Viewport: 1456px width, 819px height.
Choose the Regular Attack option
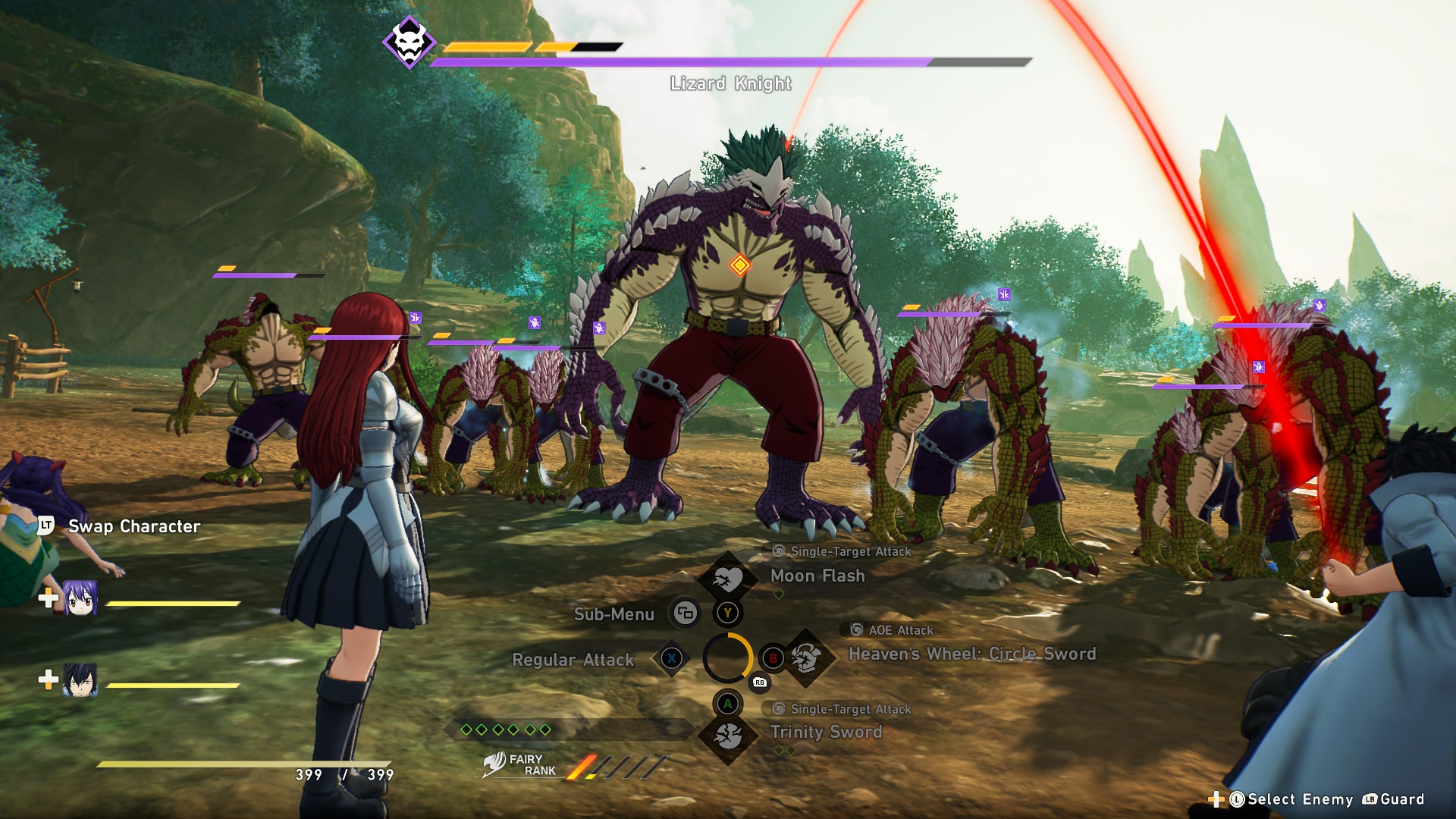tap(573, 660)
